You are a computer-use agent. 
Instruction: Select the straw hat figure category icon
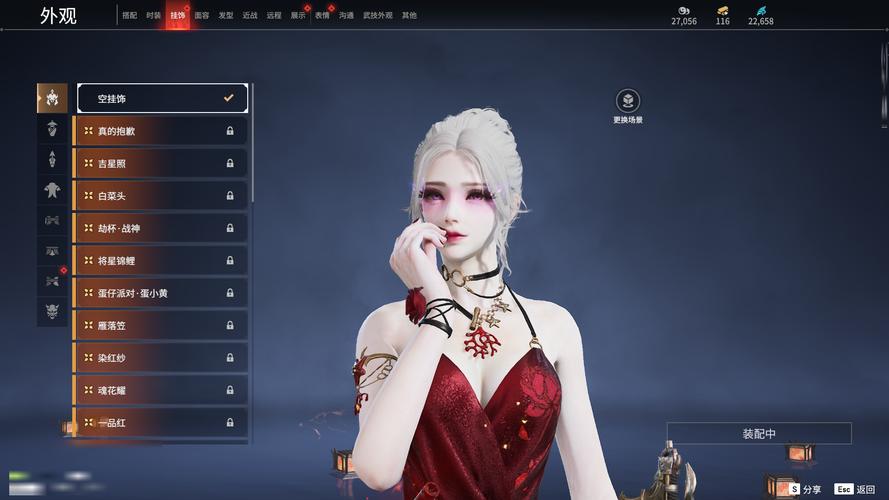click(x=52, y=128)
